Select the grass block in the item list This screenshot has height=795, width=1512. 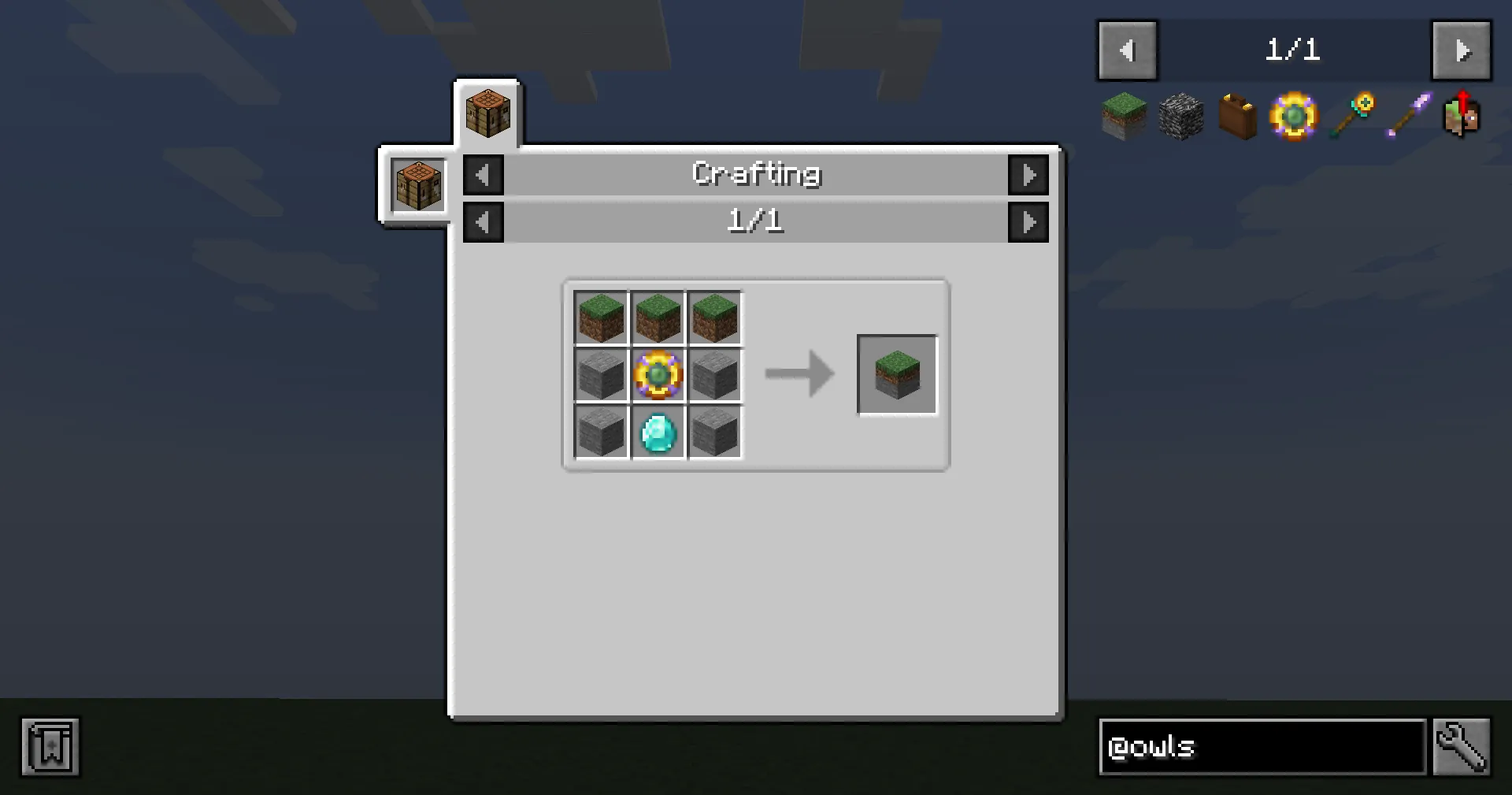click(1124, 117)
